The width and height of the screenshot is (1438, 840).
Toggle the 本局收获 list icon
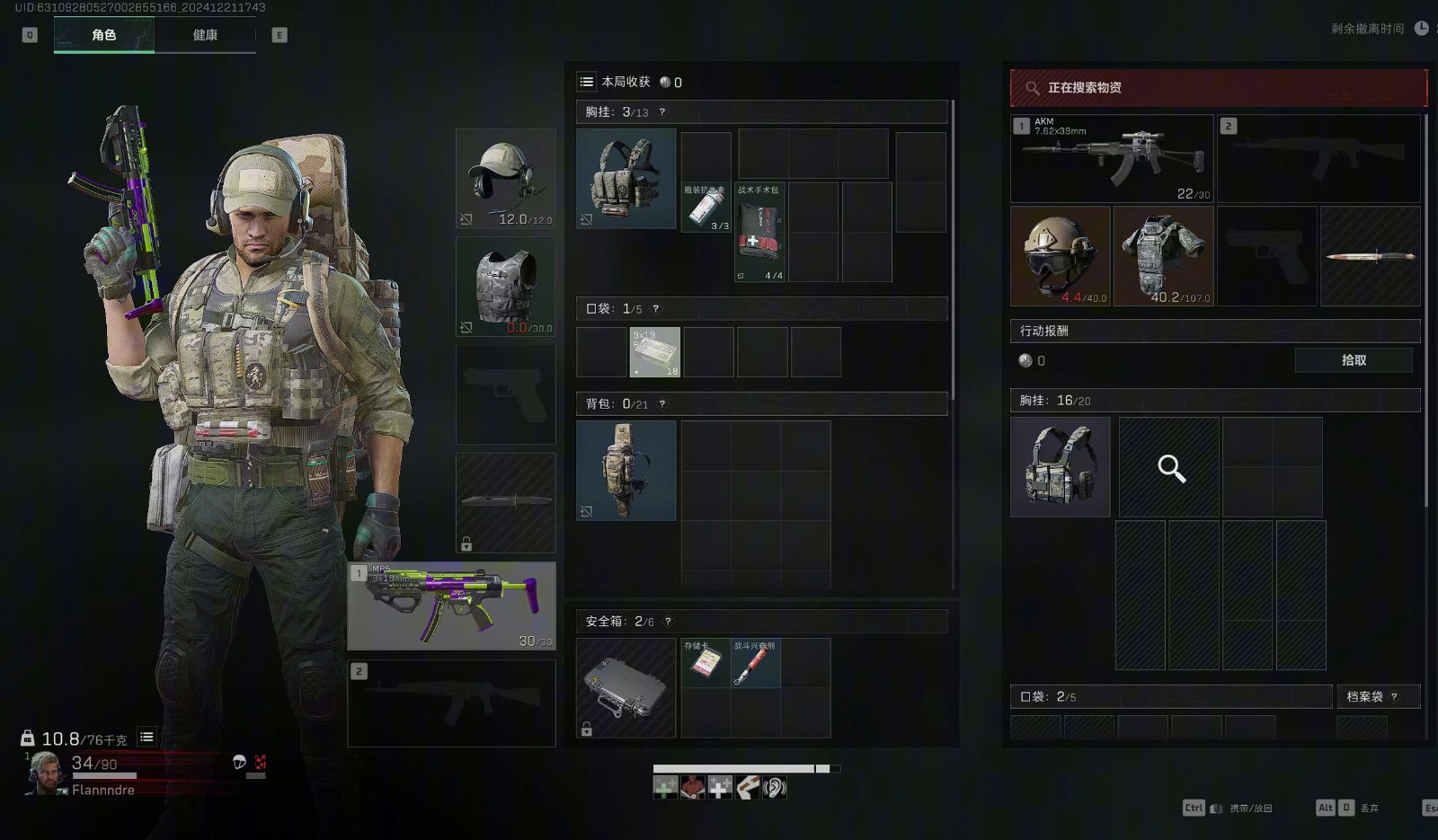[587, 82]
